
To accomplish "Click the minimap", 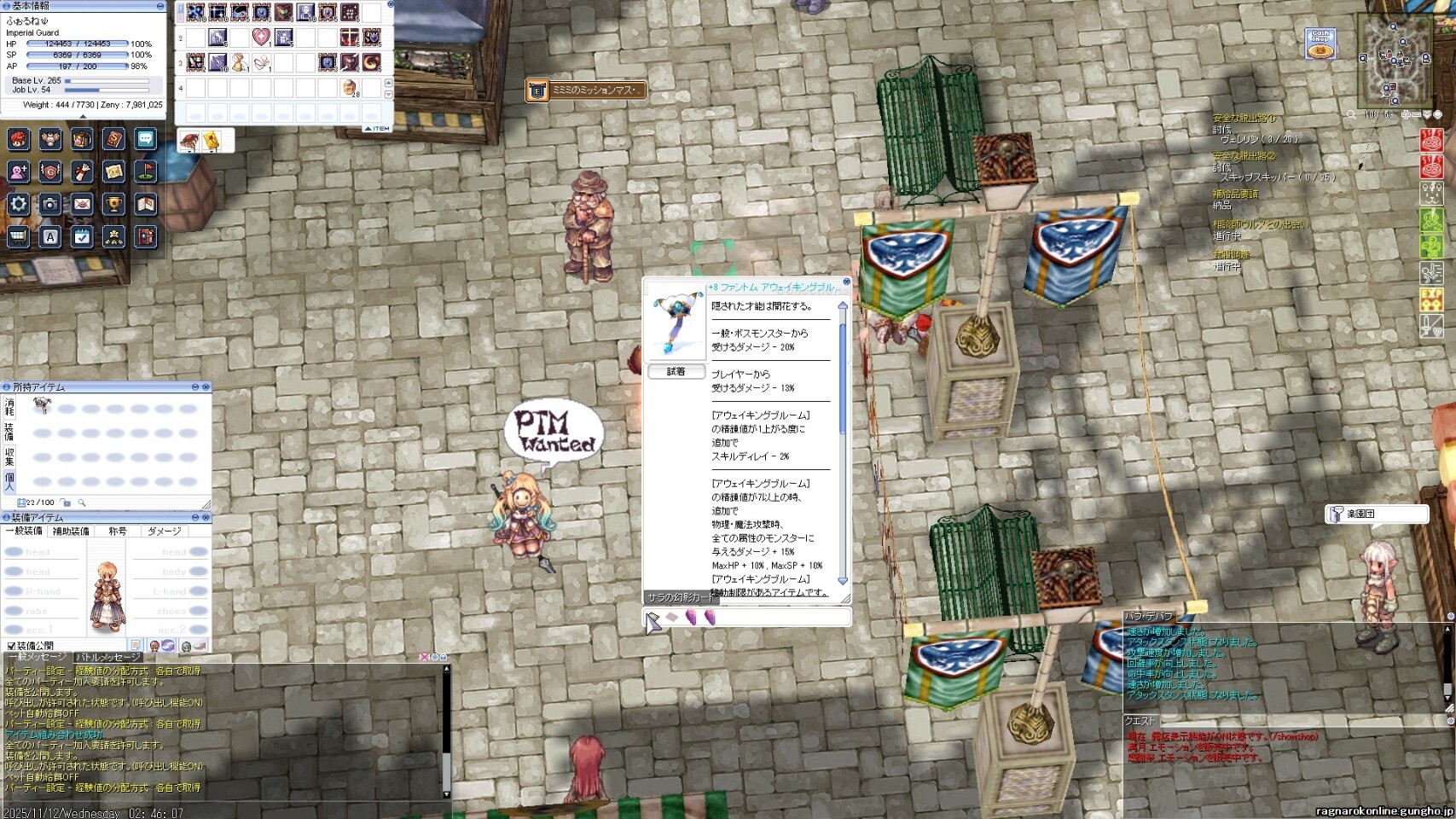I will click(x=1394, y=60).
